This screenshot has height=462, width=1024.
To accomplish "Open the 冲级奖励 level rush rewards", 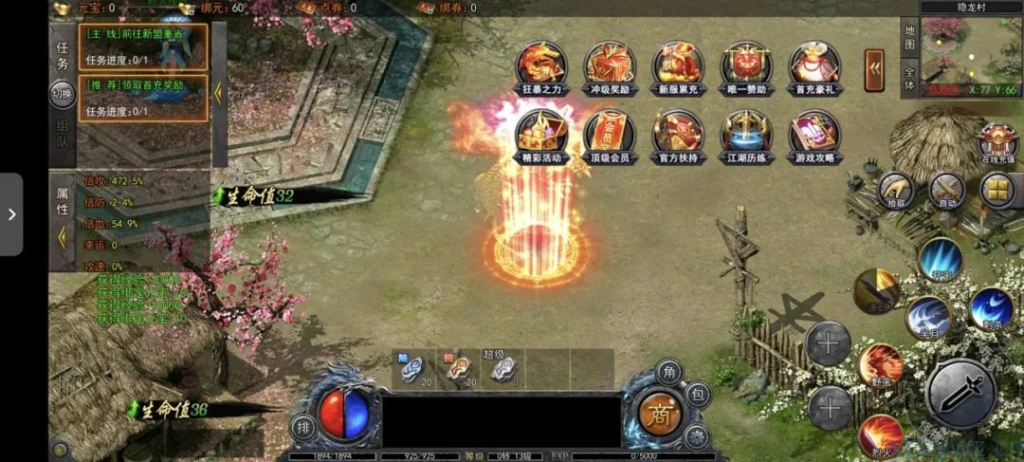I will point(609,64).
